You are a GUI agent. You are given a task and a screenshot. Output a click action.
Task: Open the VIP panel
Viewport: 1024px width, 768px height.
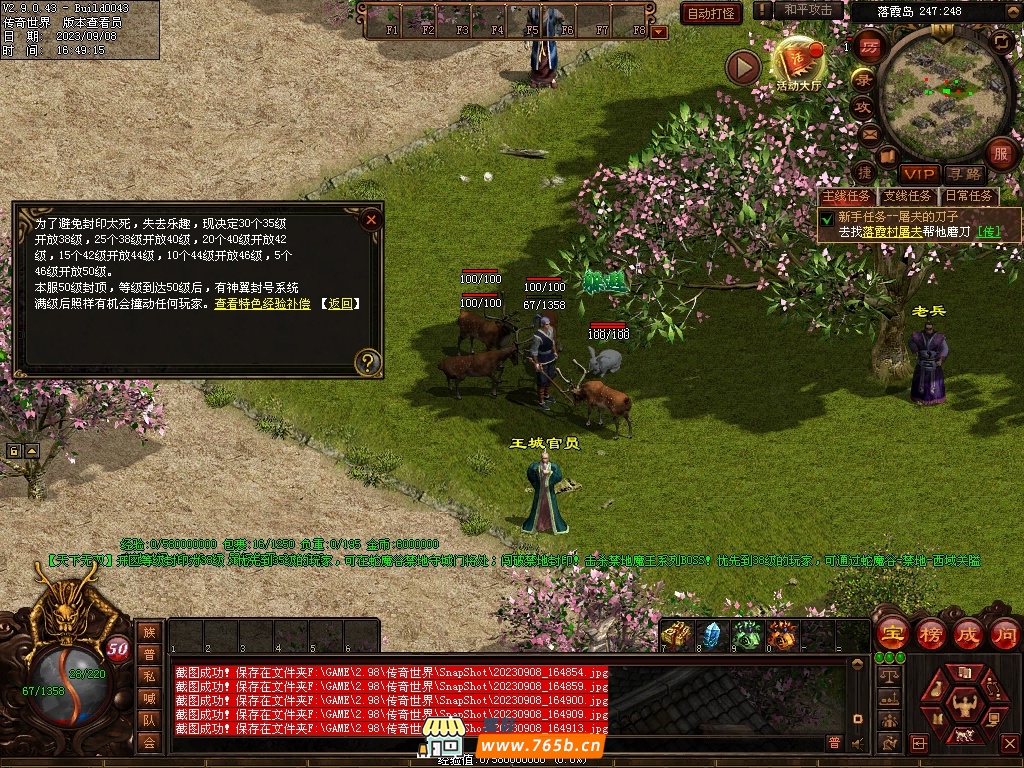[x=917, y=175]
